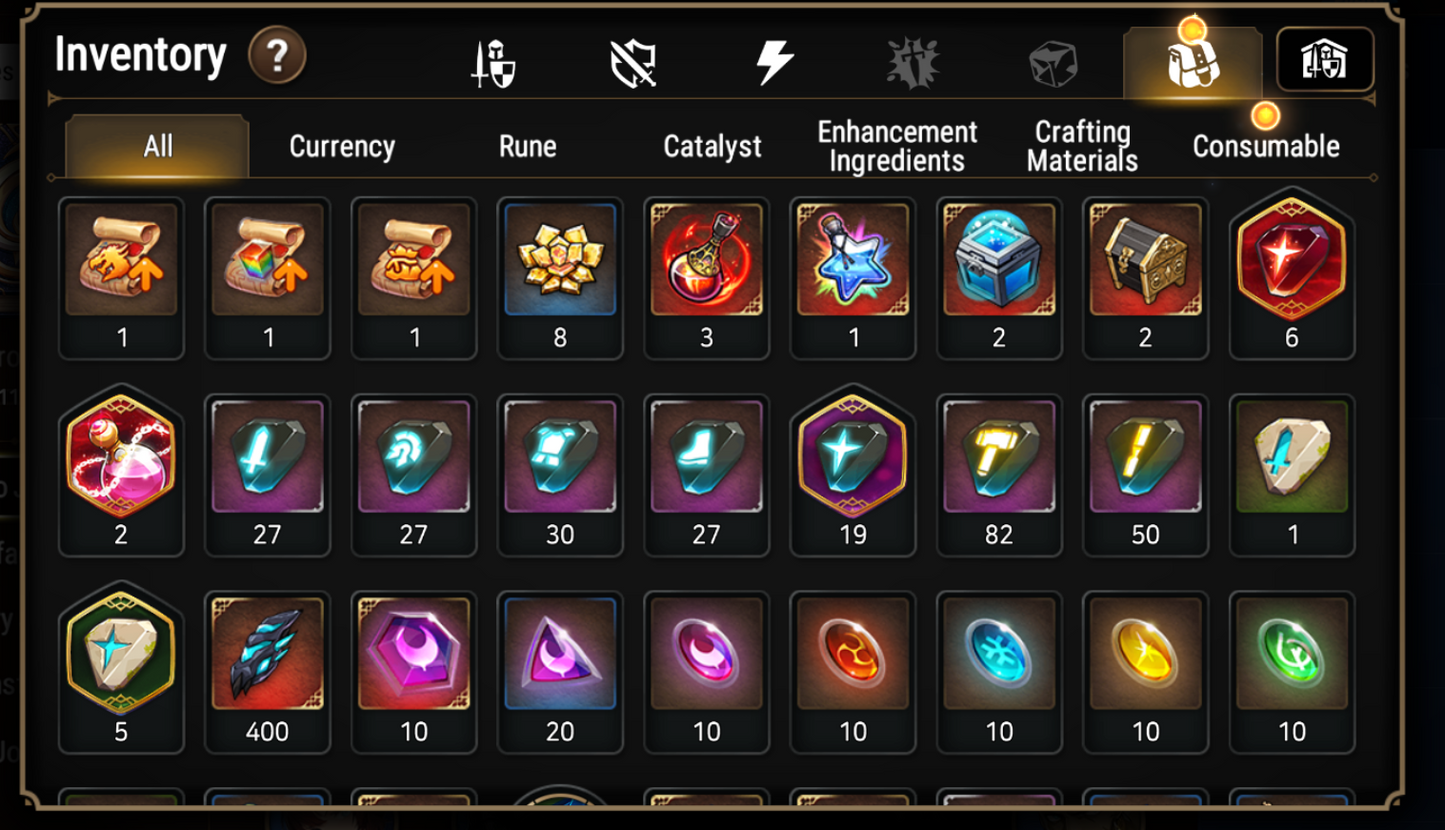Open the blue chest item with quantity 2

point(999,262)
